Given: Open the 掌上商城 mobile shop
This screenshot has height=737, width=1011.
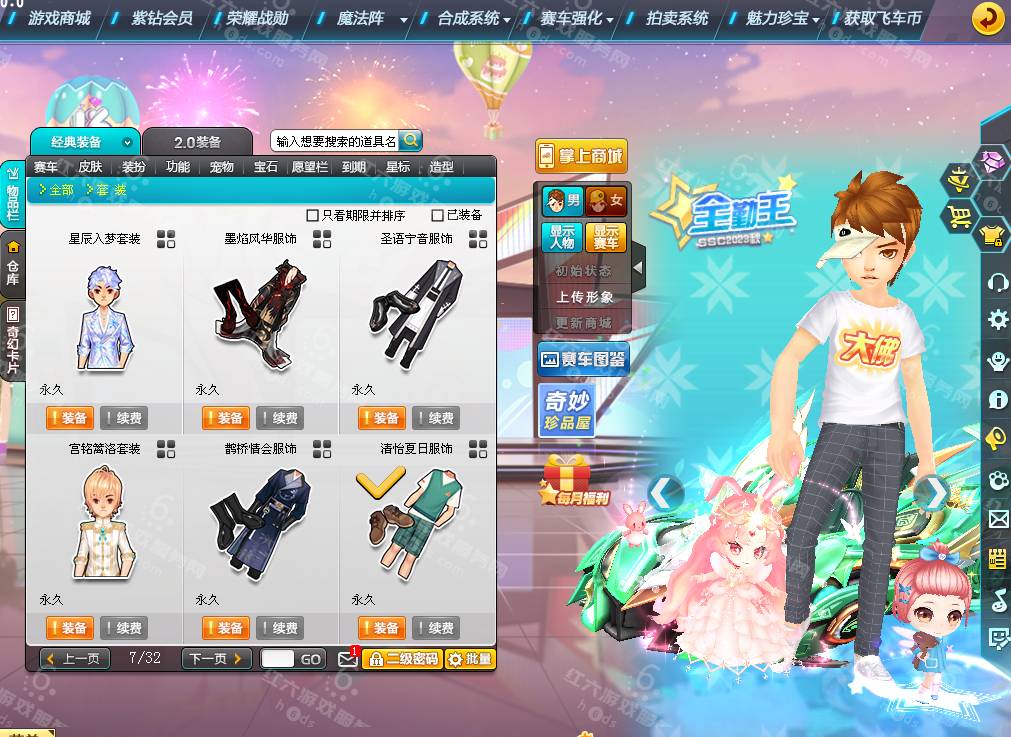Looking at the screenshot, I should (581, 156).
